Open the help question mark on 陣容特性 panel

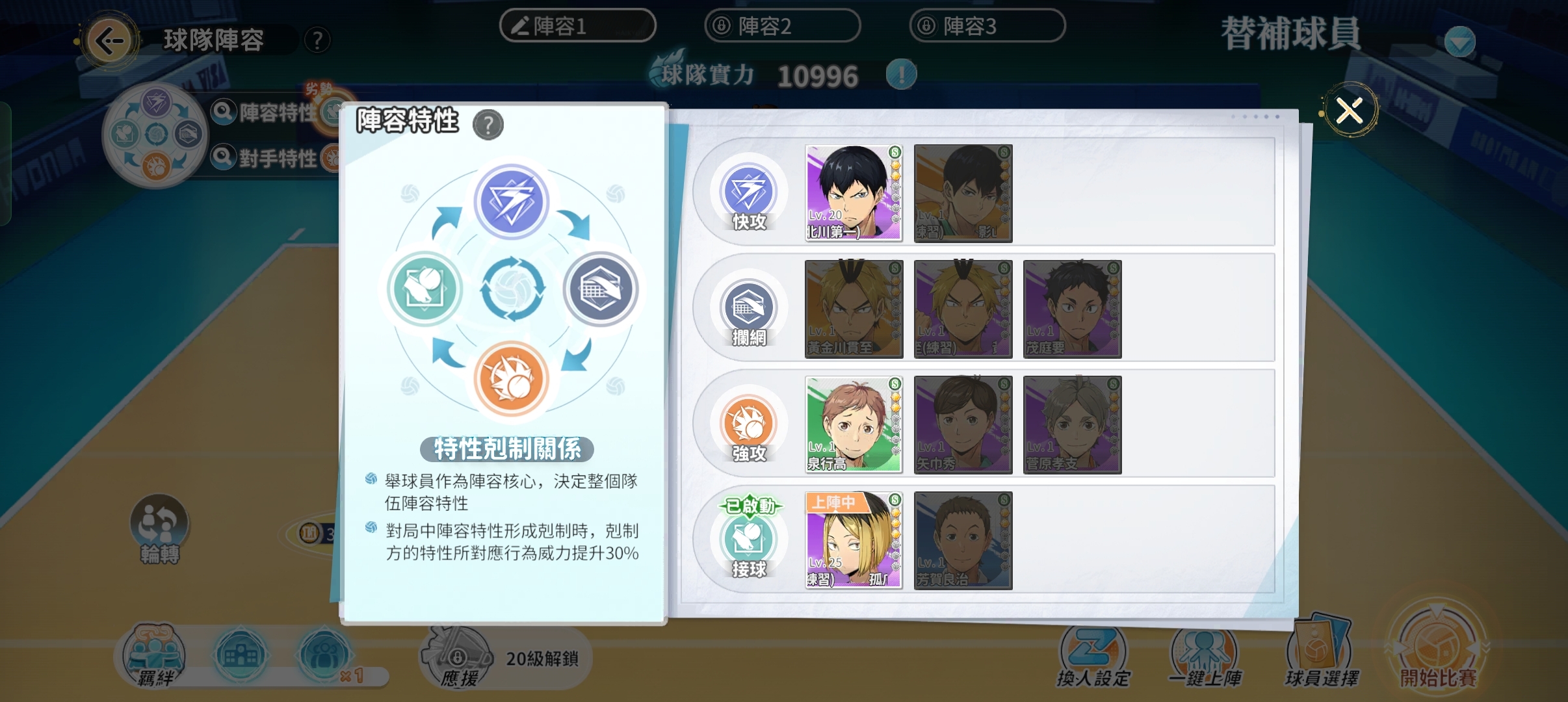489,125
